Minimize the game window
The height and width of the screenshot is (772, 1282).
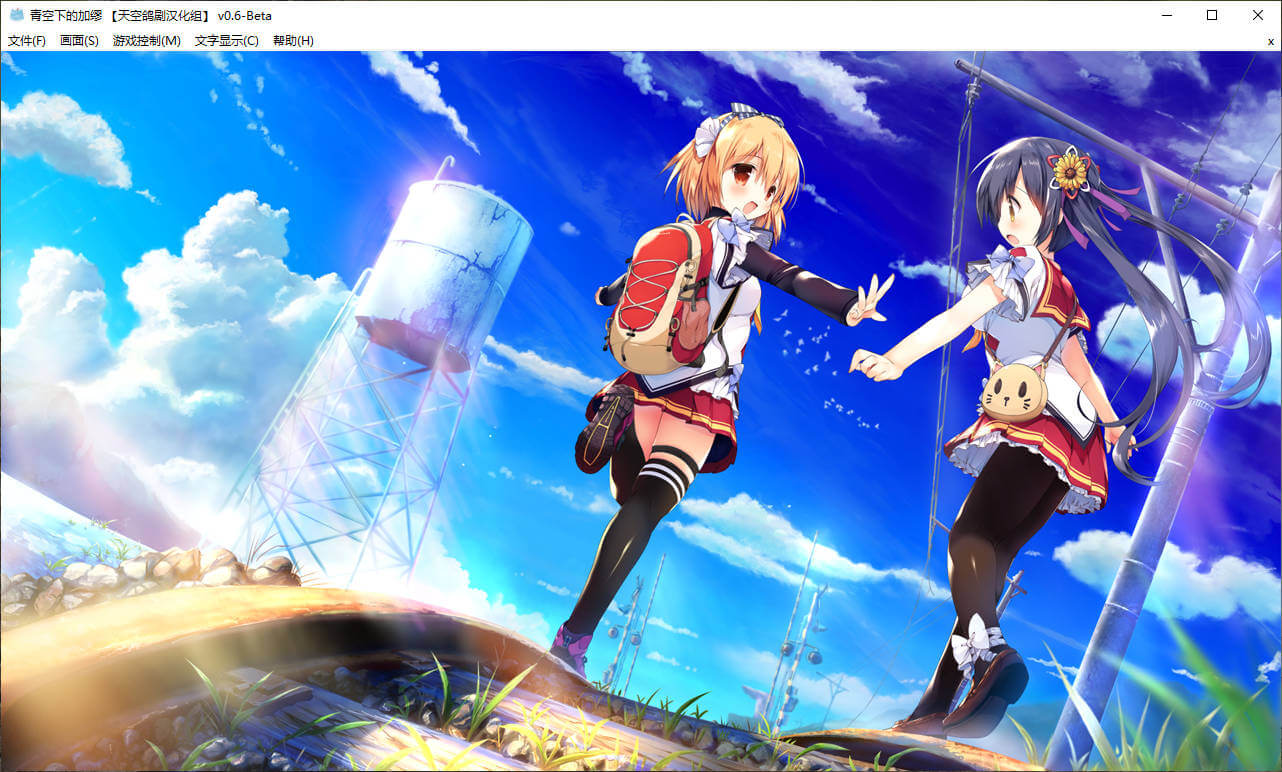(1166, 15)
